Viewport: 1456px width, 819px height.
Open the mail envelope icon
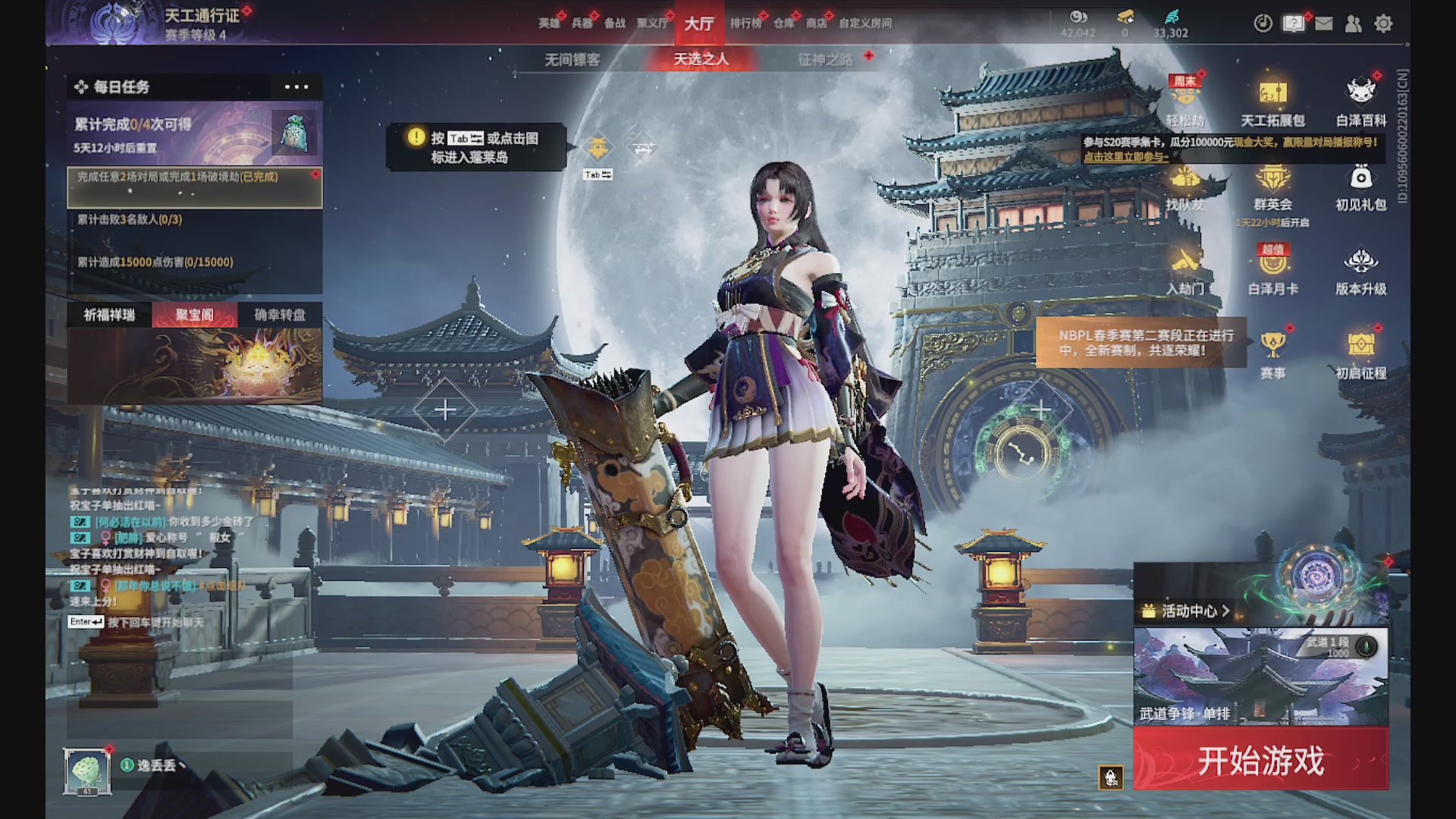pos(1323,24)
